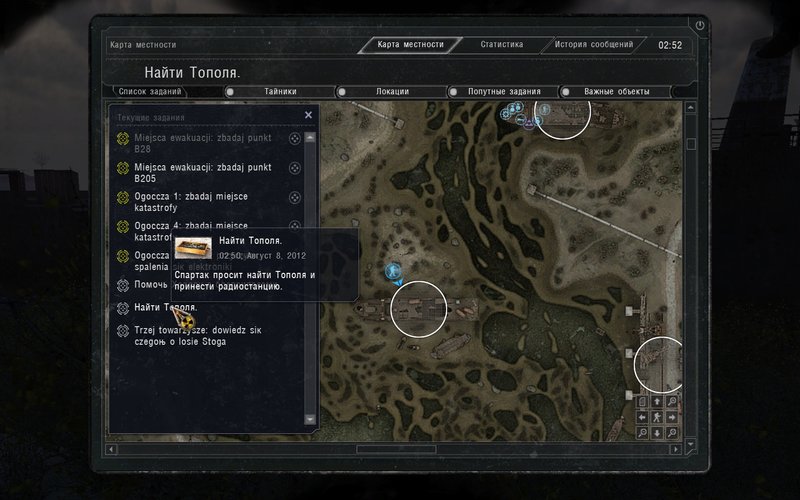Close the current tasks list panel
The width and height of the screenshot is (800, 500).
(x=308, y=115)
